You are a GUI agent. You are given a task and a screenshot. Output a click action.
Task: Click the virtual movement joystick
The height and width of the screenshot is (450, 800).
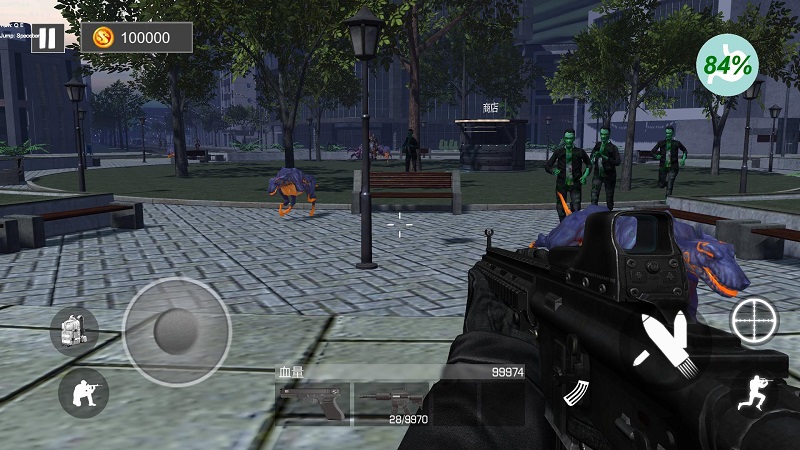point(177,331)
